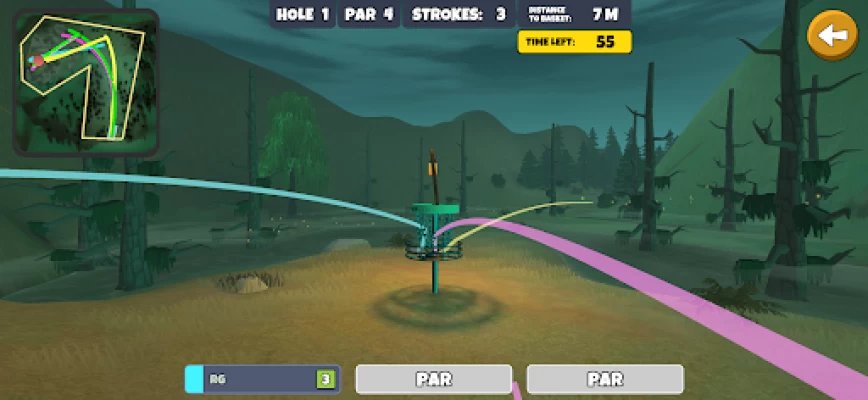Select the RG player score panel
Viewport: 868px width, 400px height.
coord(263,379)
